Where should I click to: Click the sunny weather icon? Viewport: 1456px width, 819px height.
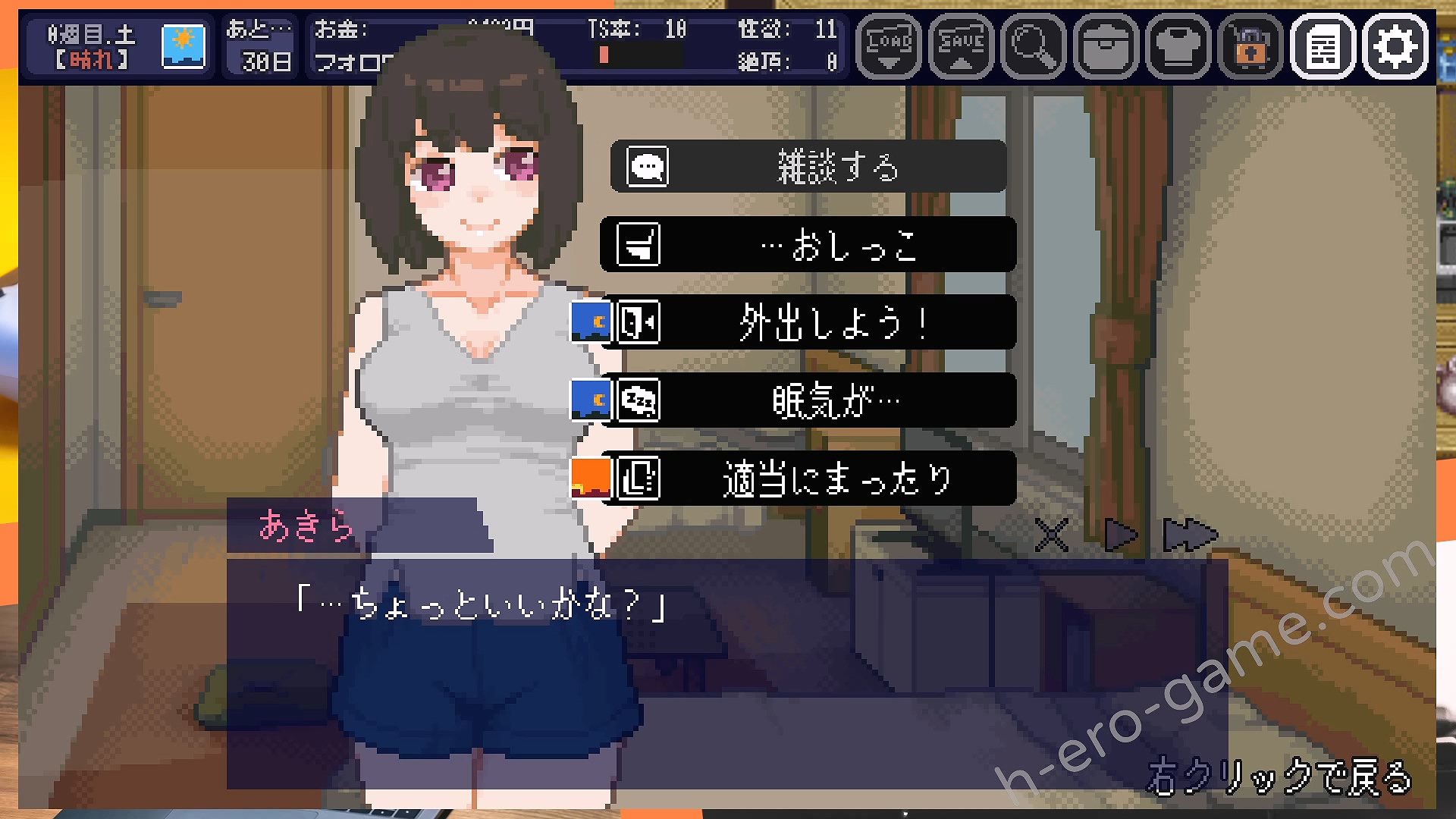(184, 46)
